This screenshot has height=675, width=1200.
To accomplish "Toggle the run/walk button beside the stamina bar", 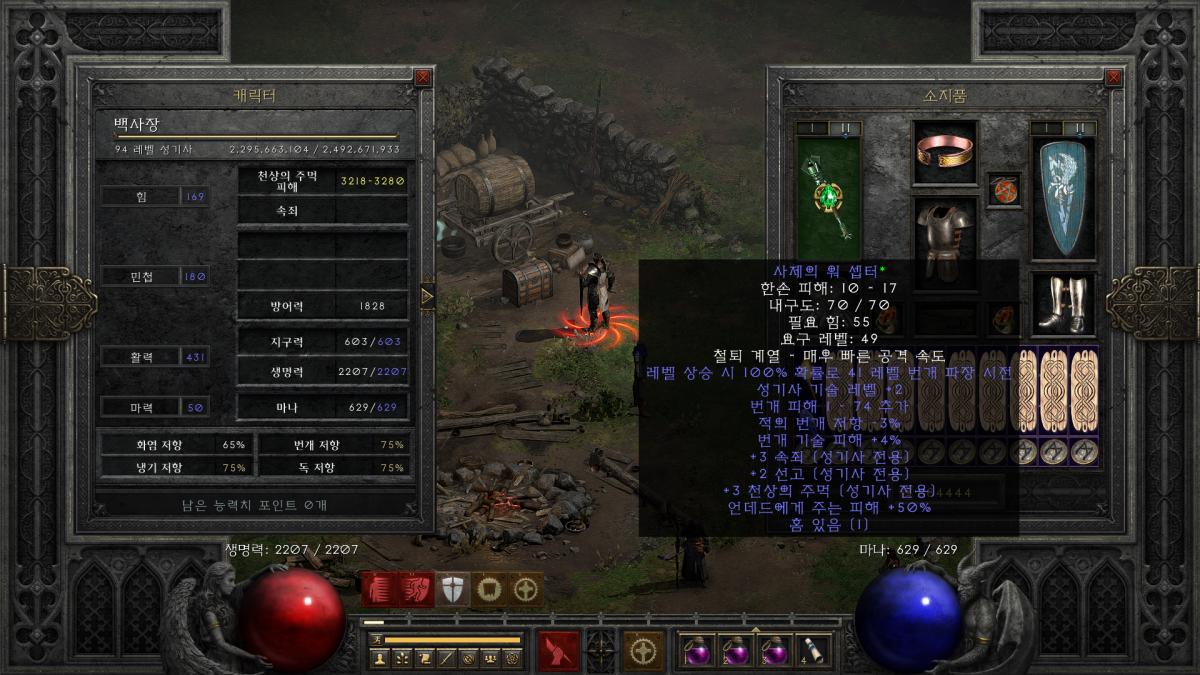I will pyautogui.click(x=377, y=639).
